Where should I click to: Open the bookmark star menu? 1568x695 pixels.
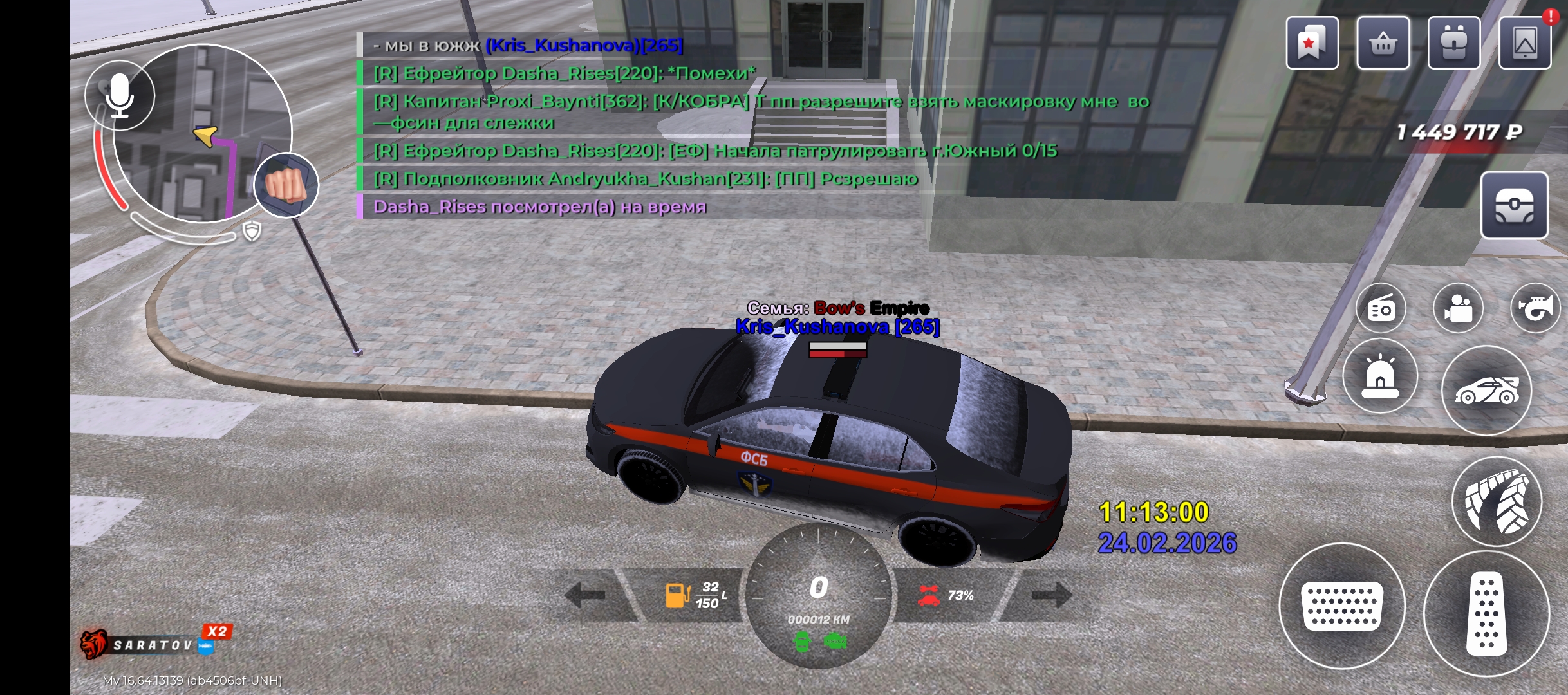(1312, 43)
